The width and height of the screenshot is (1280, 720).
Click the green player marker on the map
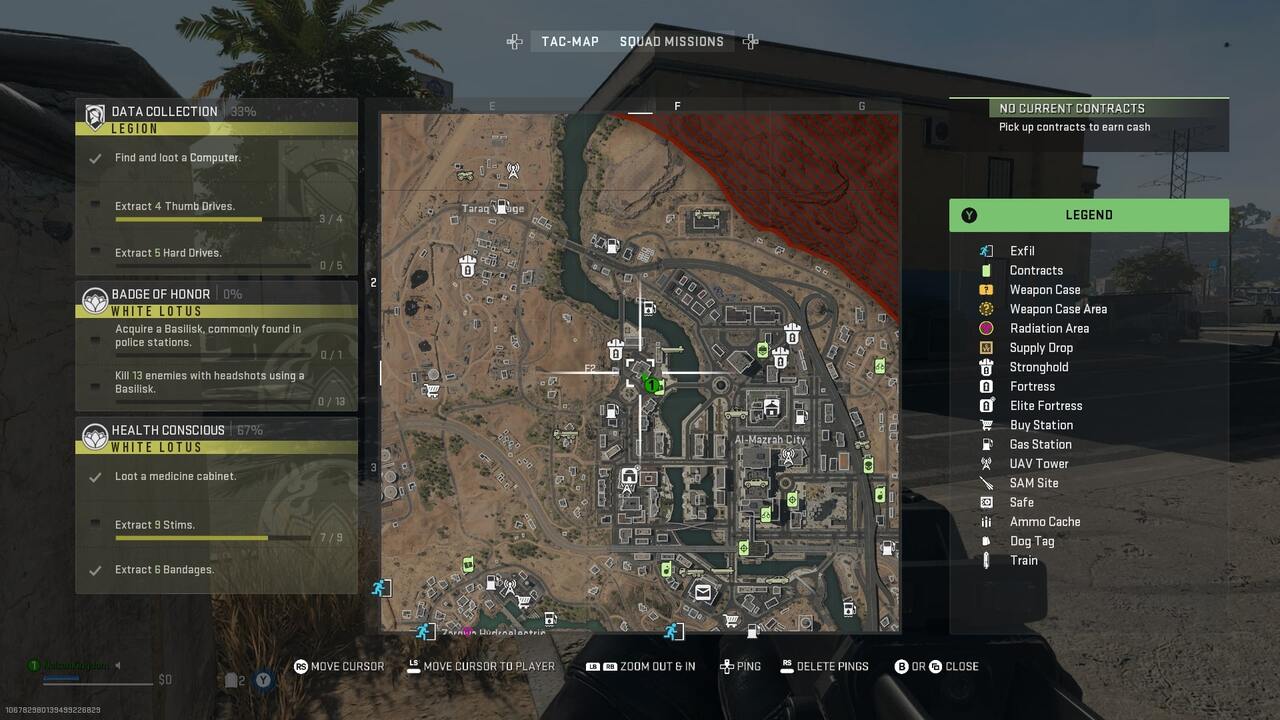coord(654,384)
